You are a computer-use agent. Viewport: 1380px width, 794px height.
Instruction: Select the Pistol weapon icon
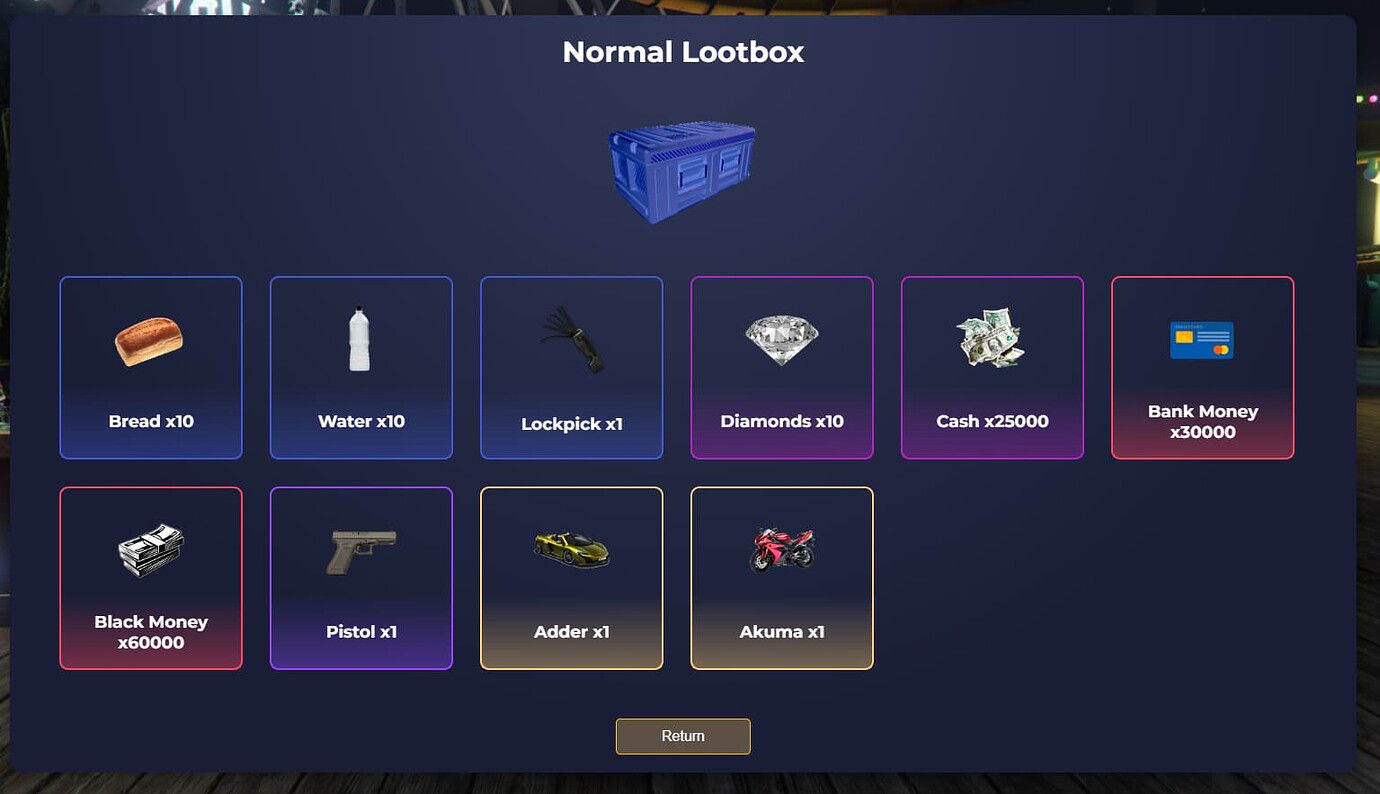(x=361, y=548)
